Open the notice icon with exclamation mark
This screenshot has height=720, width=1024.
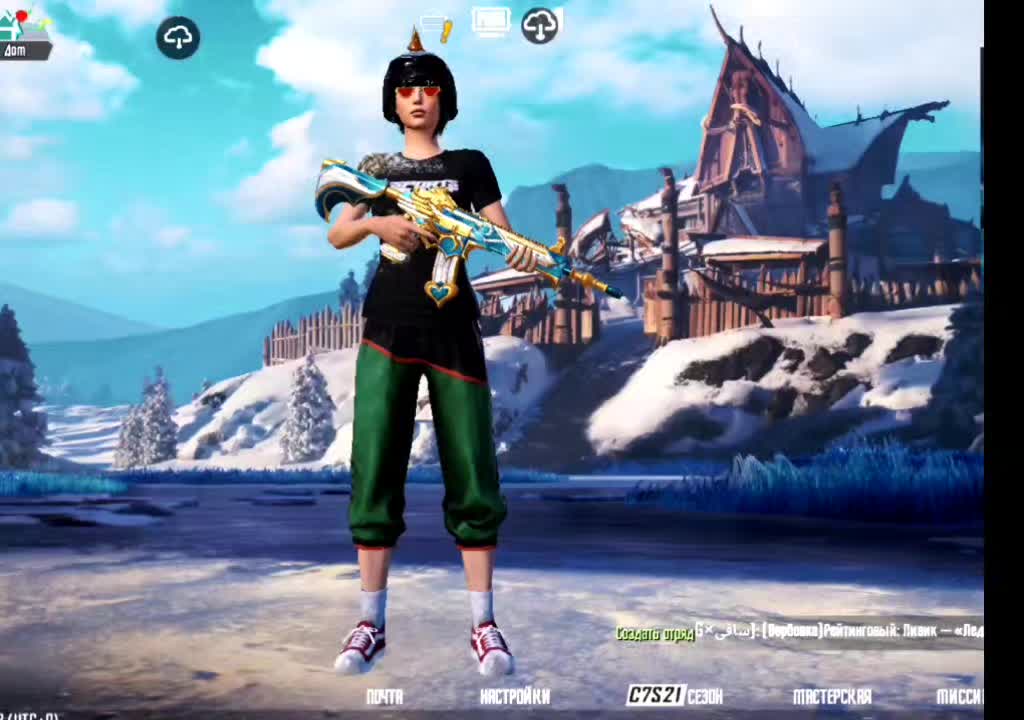point(437,26)
